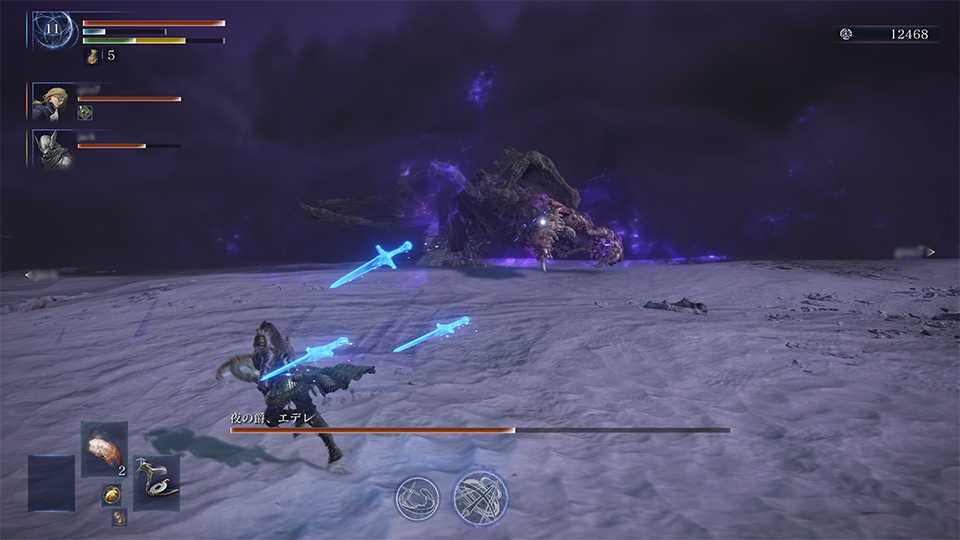Viewport: 960px width, 540px height.
Task: Click the green status icon under first teammate
Action: click(x=85, y=114)
